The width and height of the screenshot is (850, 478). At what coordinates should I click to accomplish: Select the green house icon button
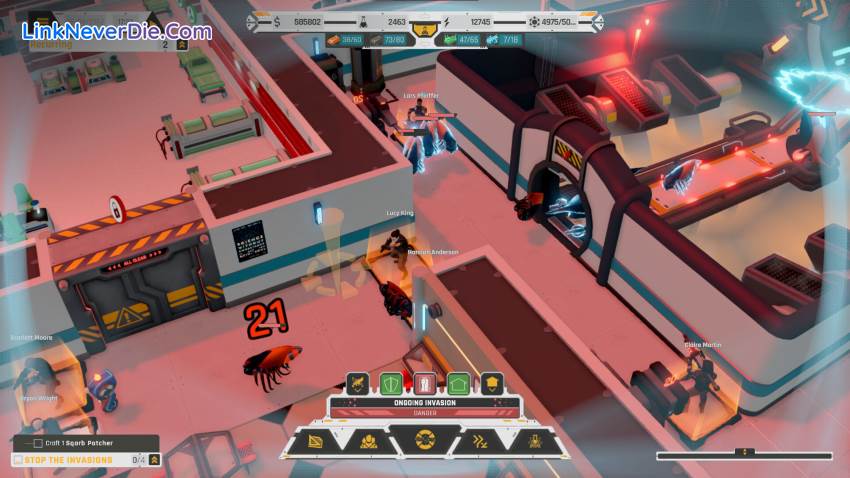[x=458, y=383]
